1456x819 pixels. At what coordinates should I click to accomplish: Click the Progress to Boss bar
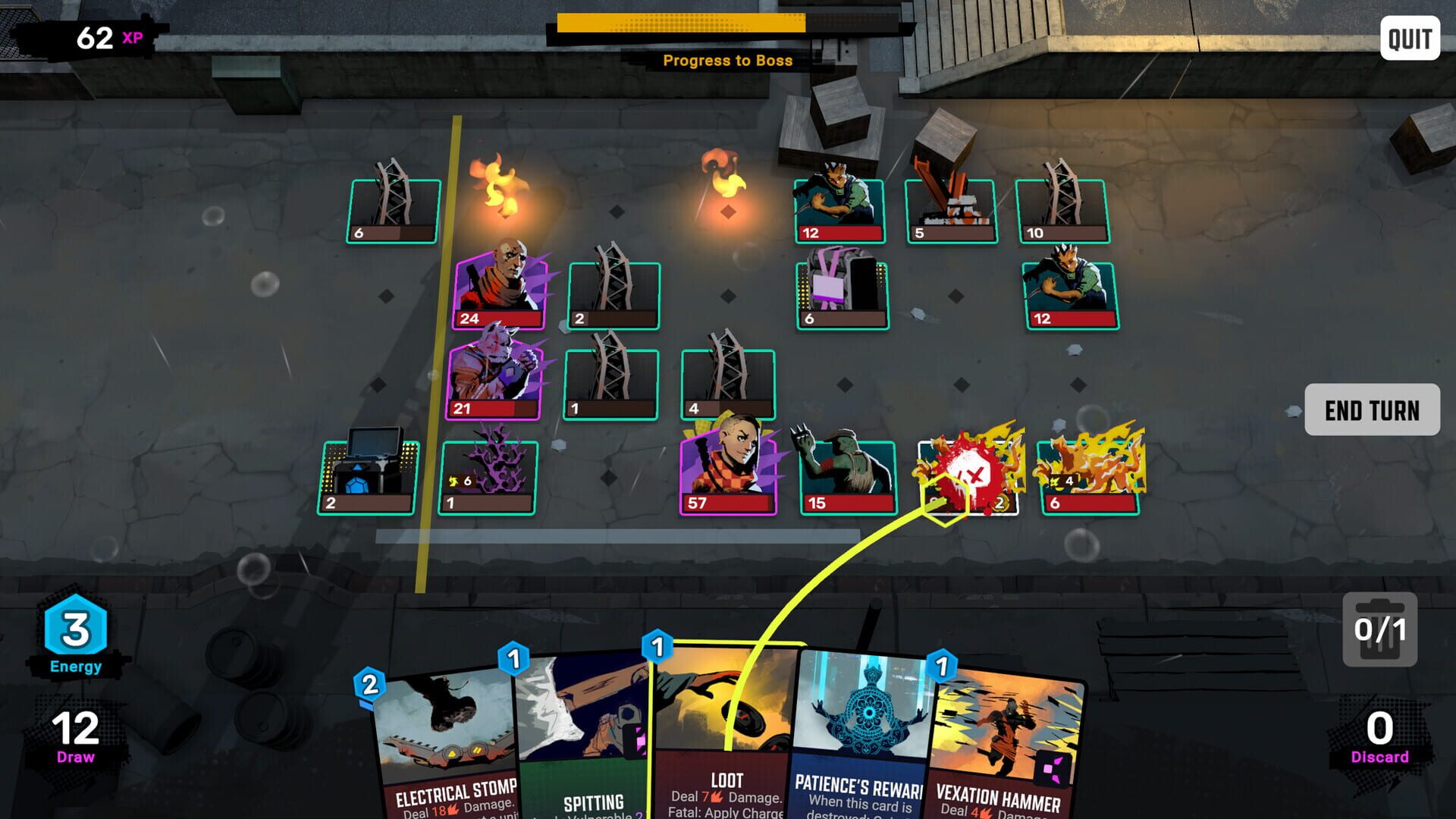click(x=679, y=25)
